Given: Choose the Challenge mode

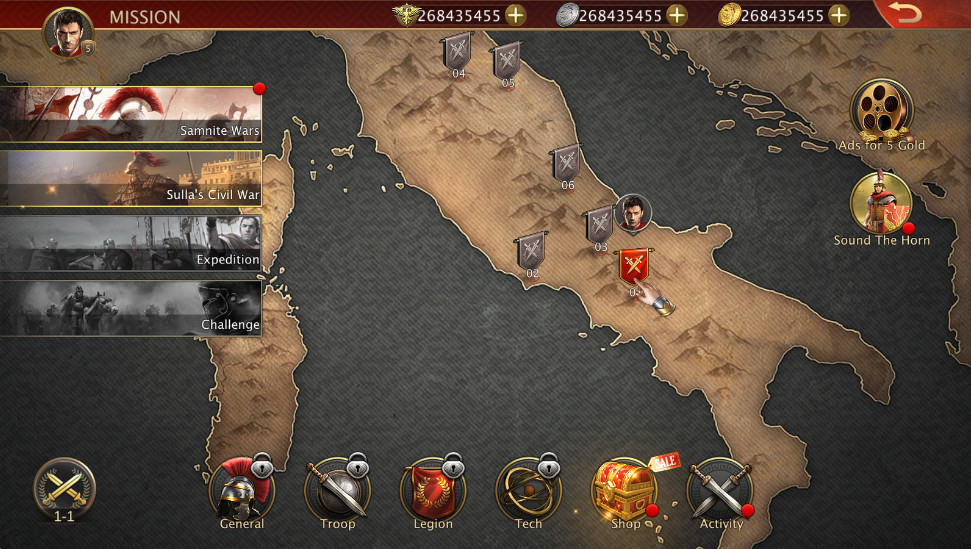Looking at the screenshot, I should tap(131, 307).
